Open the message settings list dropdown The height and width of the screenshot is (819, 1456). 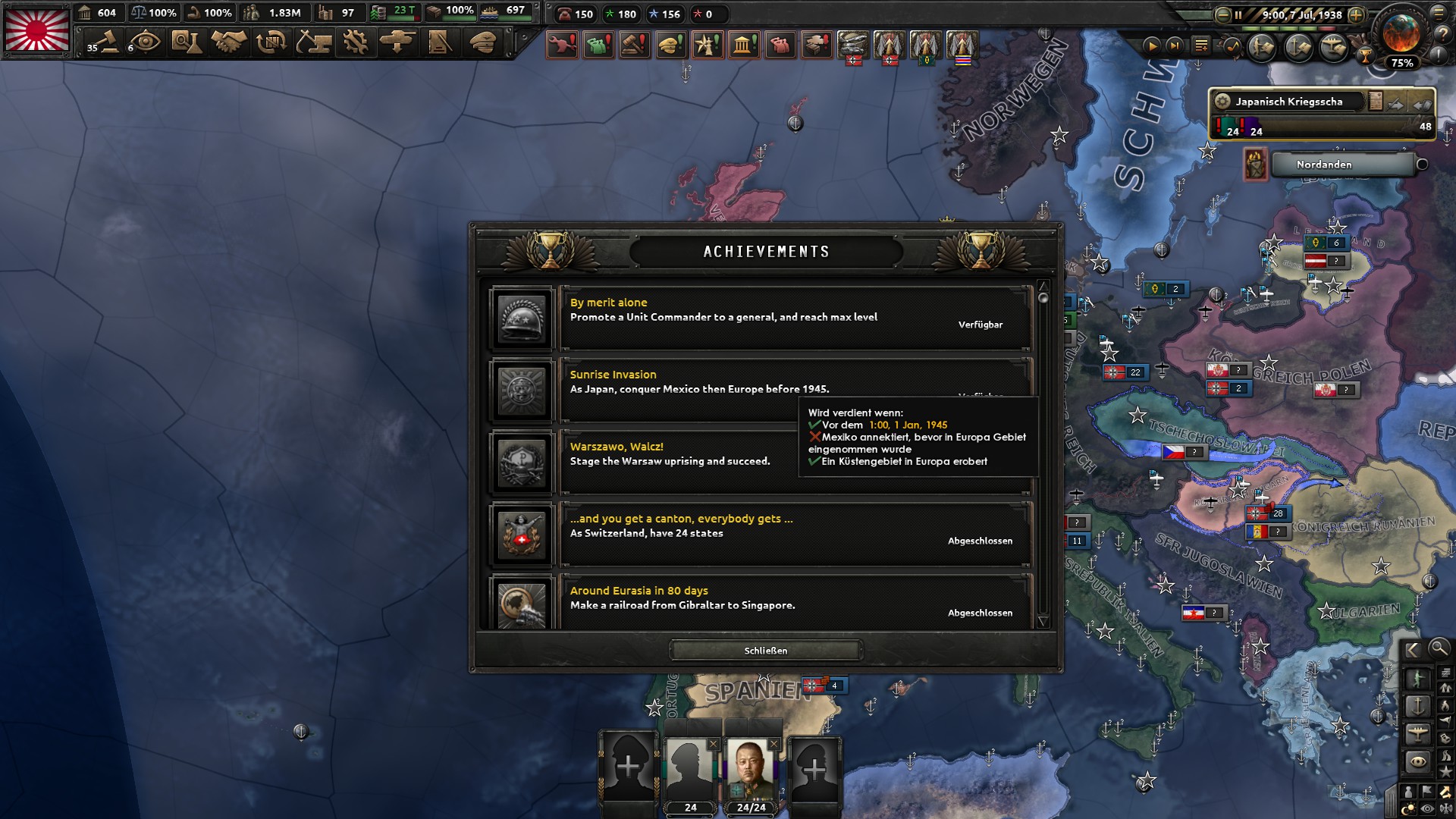pos(1201,46)
